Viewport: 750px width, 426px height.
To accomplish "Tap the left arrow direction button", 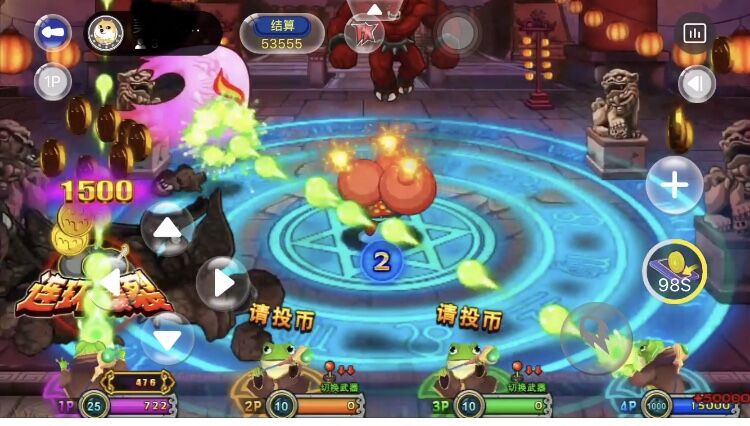I will [110, 283].
